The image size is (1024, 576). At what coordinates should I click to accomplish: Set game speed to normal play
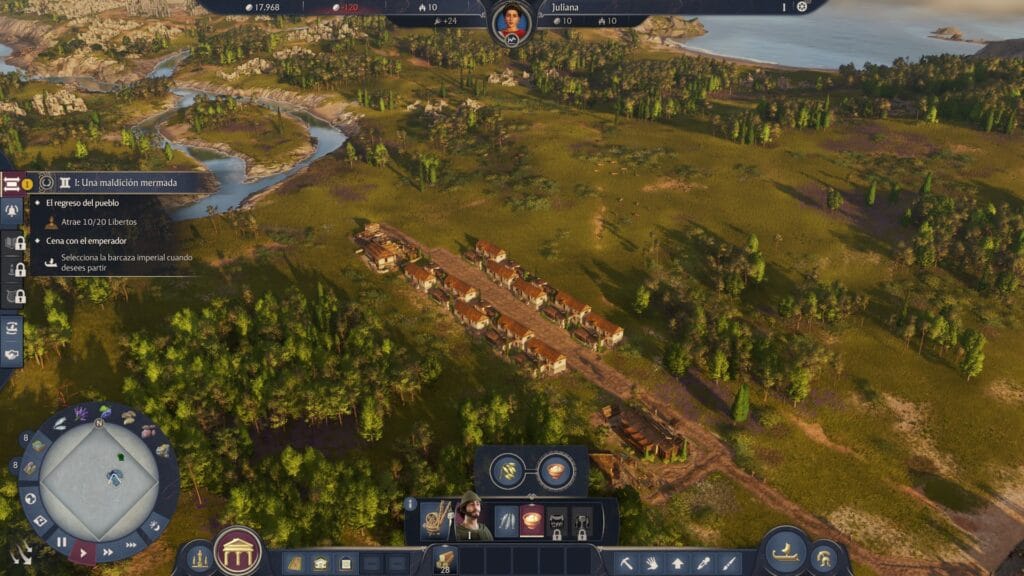click(84, 551)
